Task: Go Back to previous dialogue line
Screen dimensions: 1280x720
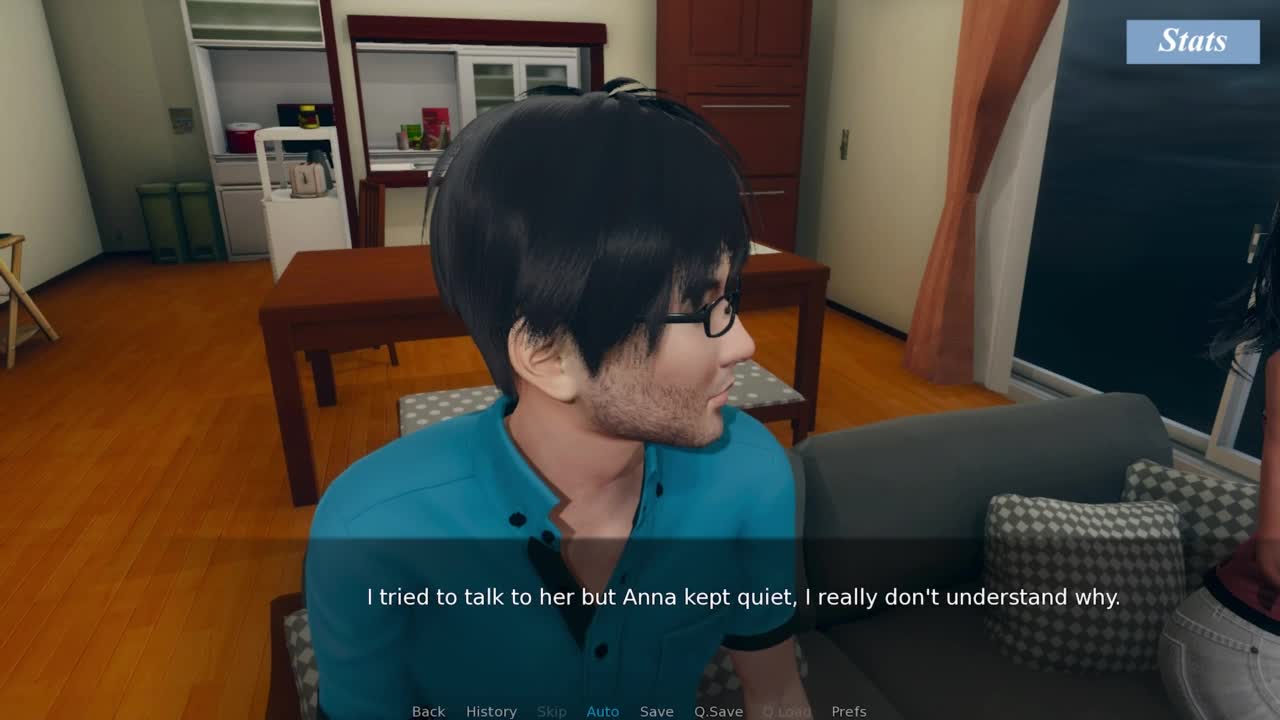Action: coord(428,711)
